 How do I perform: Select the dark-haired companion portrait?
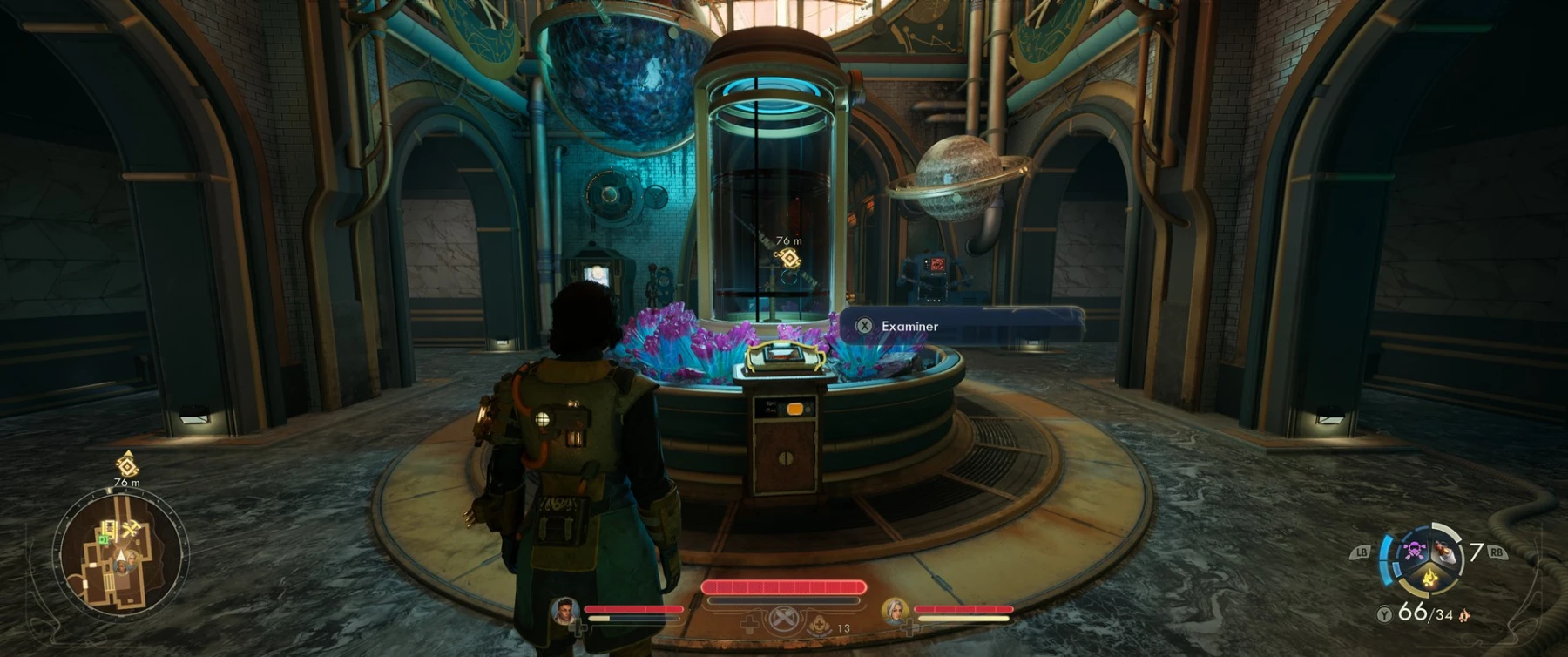(x=565, y=611)
